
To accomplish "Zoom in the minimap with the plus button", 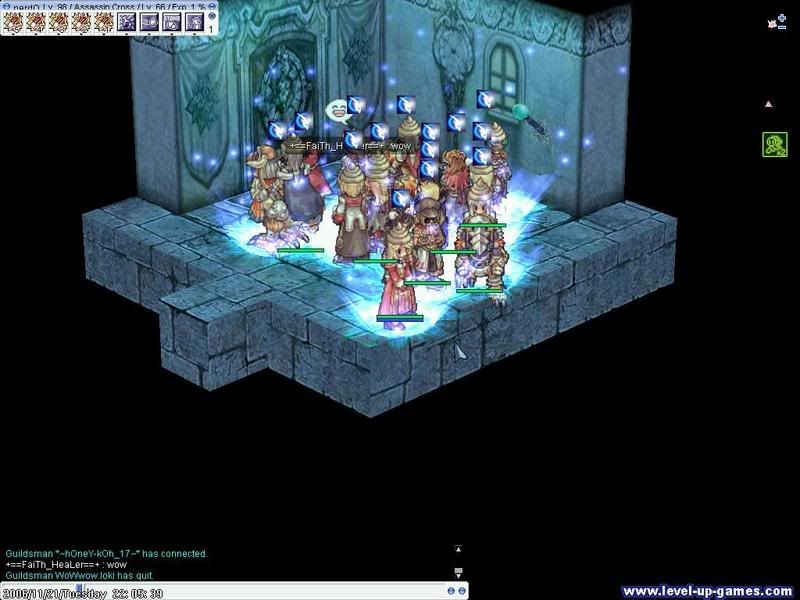I will click(x=782, y=16).
